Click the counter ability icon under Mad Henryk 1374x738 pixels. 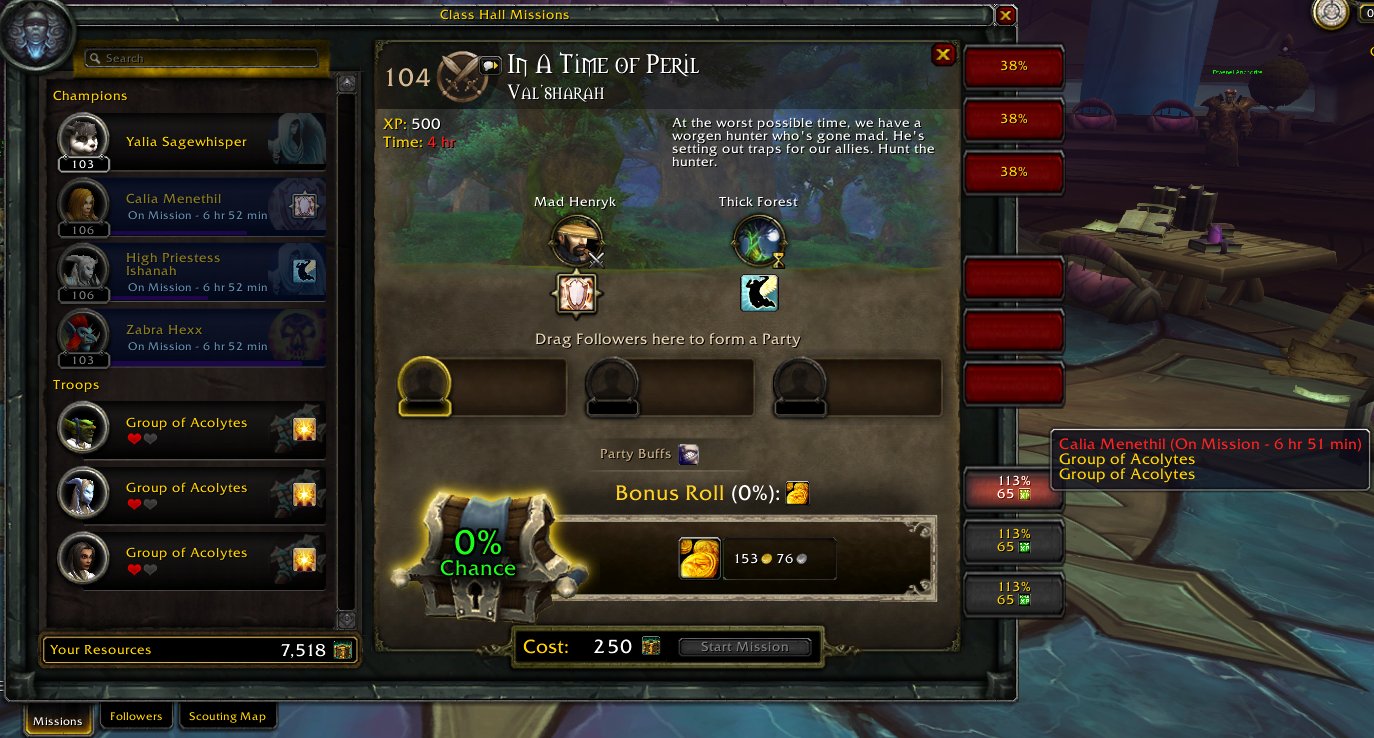click(x=576, y=293)
